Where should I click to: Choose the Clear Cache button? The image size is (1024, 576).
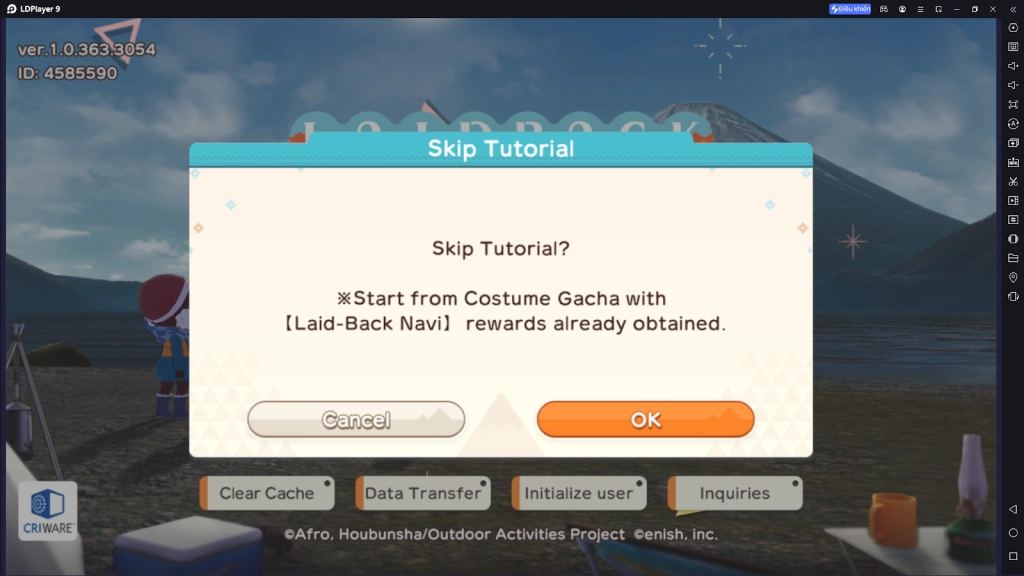[x=266, y=493]
